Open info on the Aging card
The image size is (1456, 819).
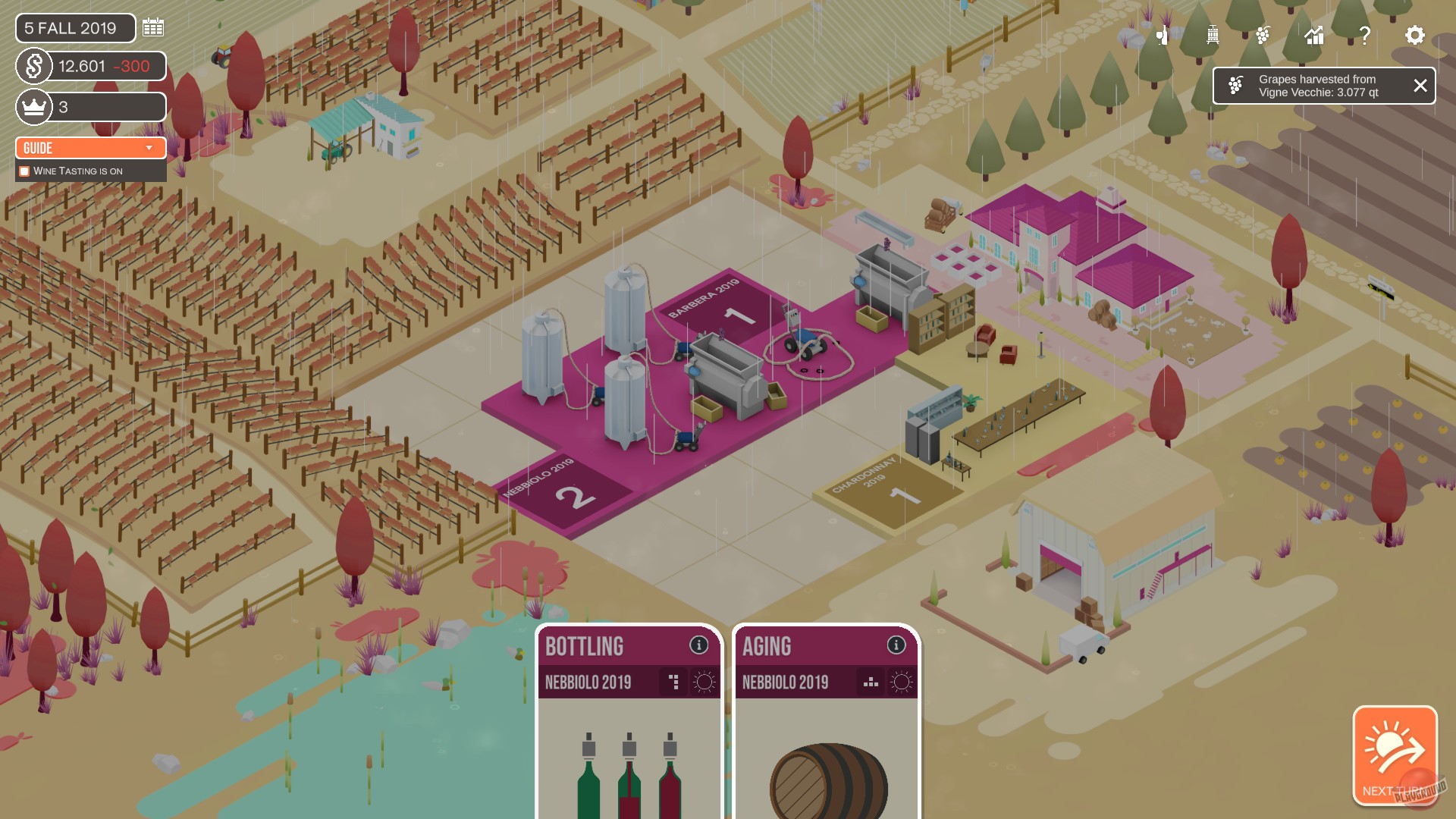pos(896,645)
